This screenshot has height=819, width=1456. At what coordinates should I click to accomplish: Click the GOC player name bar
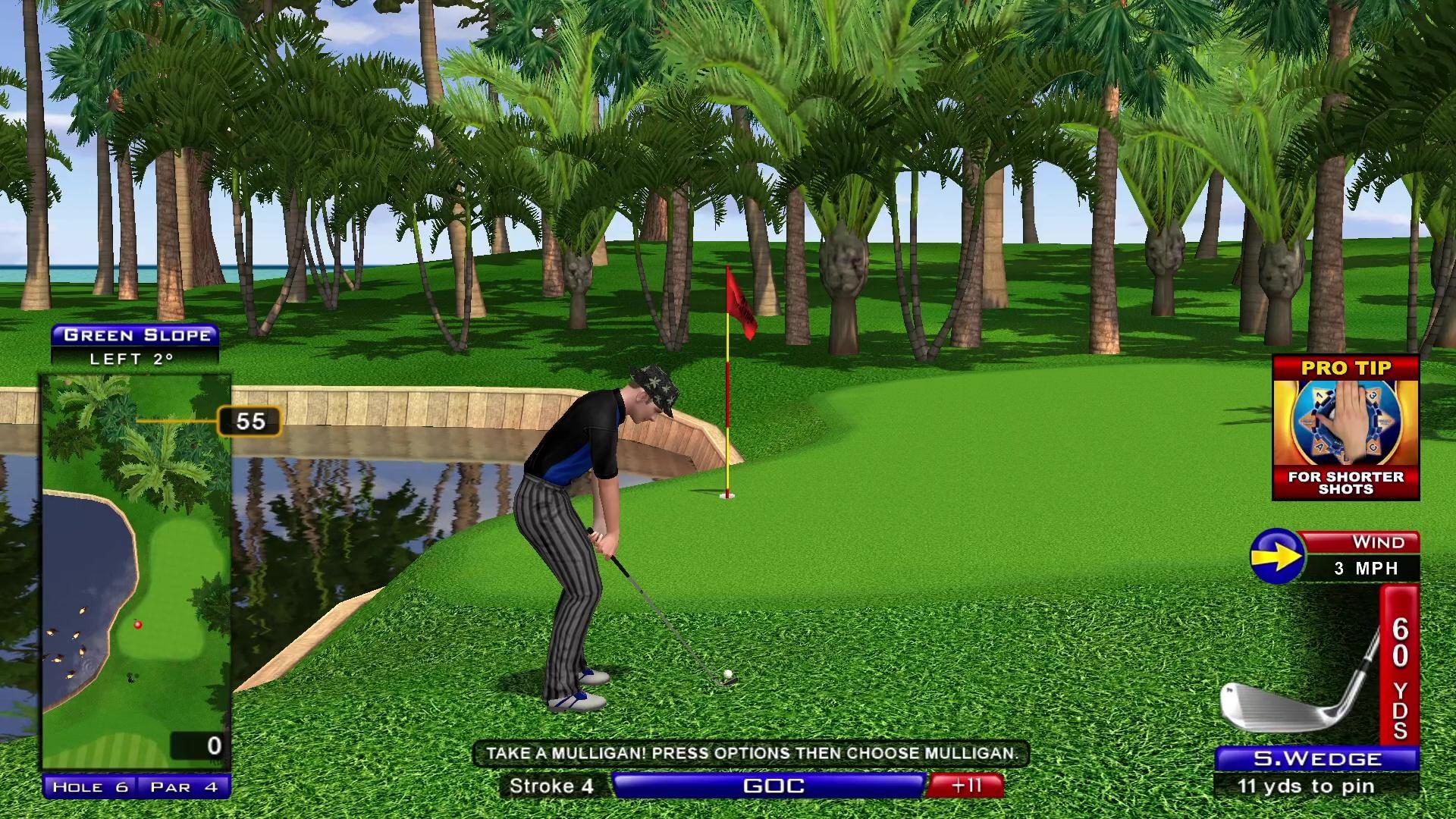[x=767, y=786]
